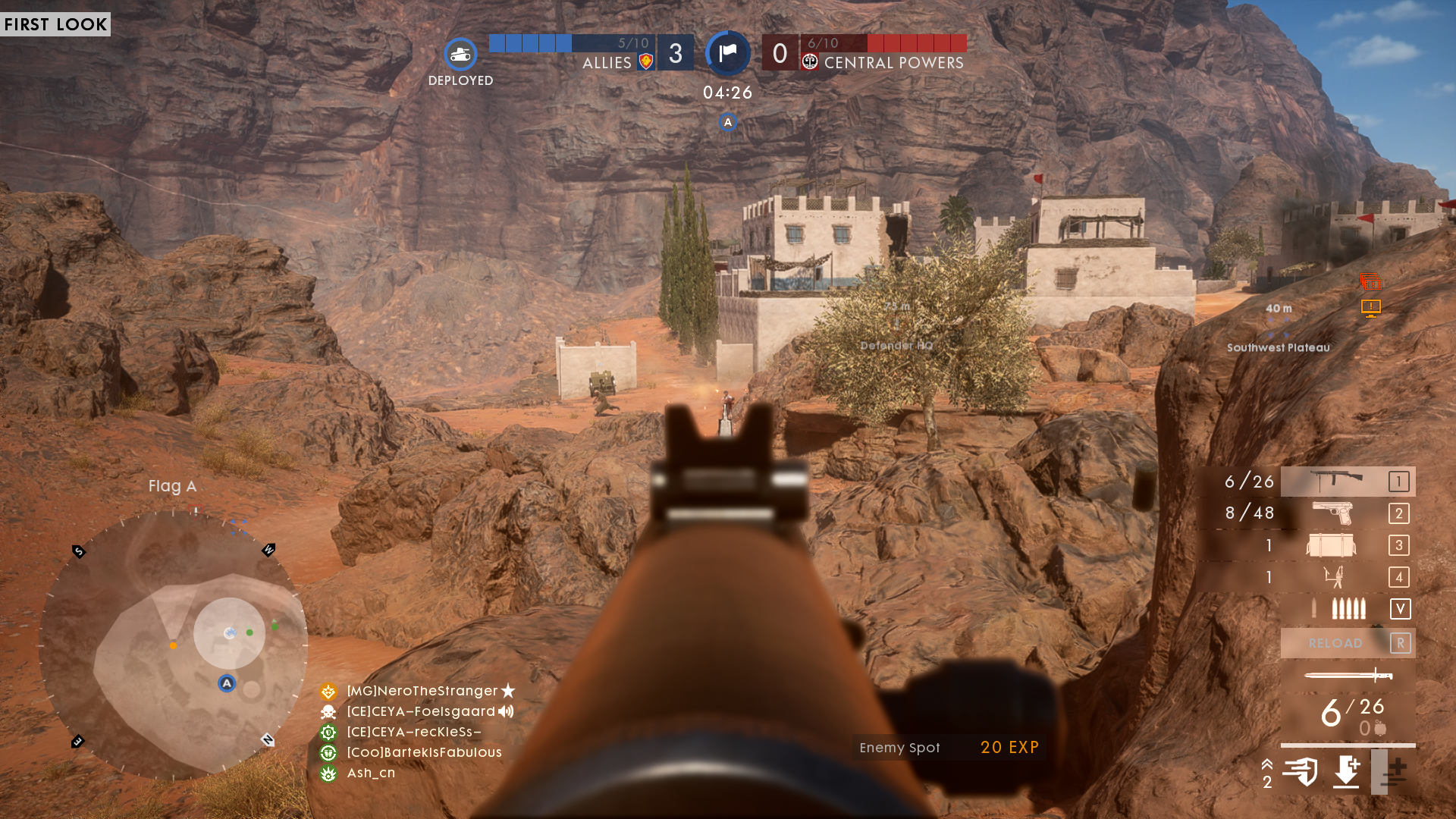Click the center flag objective icon
Viewport: 1456px width, 819px height.
coord(728,53)
